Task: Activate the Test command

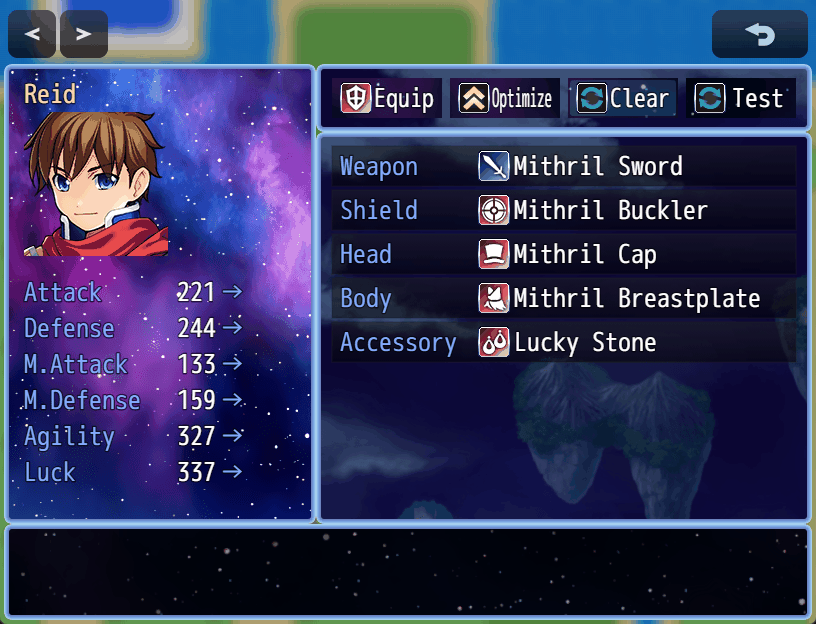Action: 741,98
